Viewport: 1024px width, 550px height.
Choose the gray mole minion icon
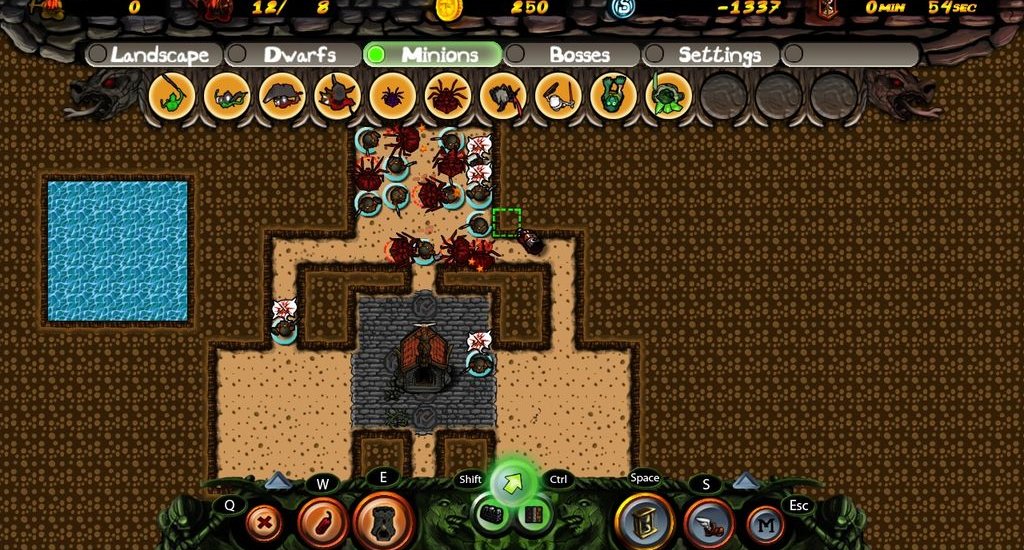click(x=282, y=97)
